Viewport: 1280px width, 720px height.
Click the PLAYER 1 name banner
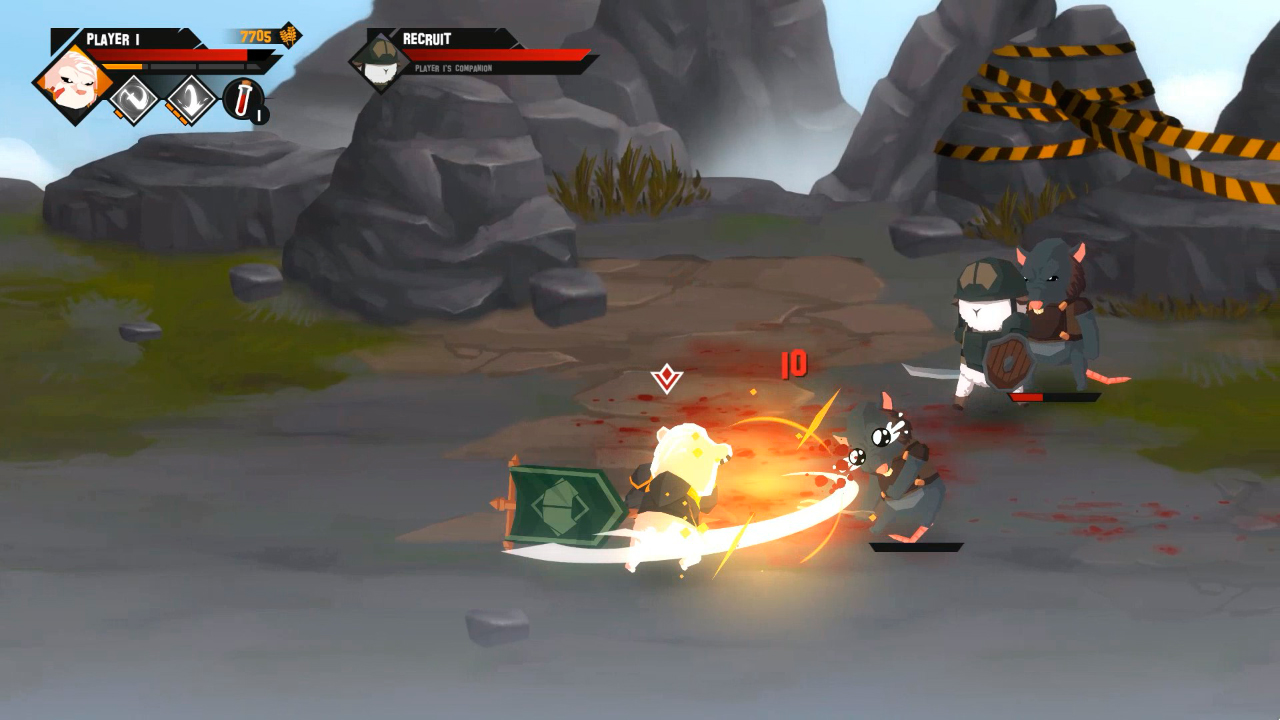coord(113,37)
